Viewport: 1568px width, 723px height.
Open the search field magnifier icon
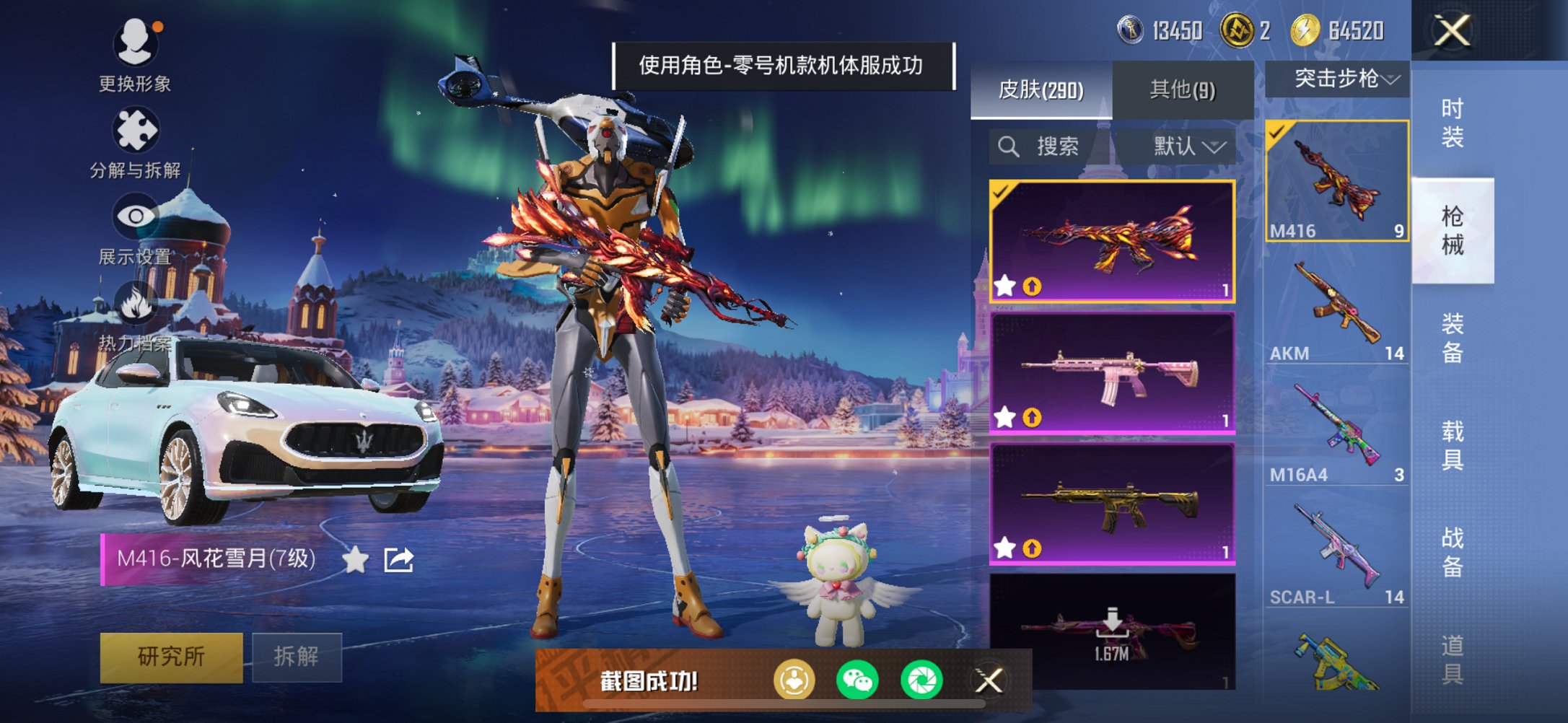point(1007,146)
